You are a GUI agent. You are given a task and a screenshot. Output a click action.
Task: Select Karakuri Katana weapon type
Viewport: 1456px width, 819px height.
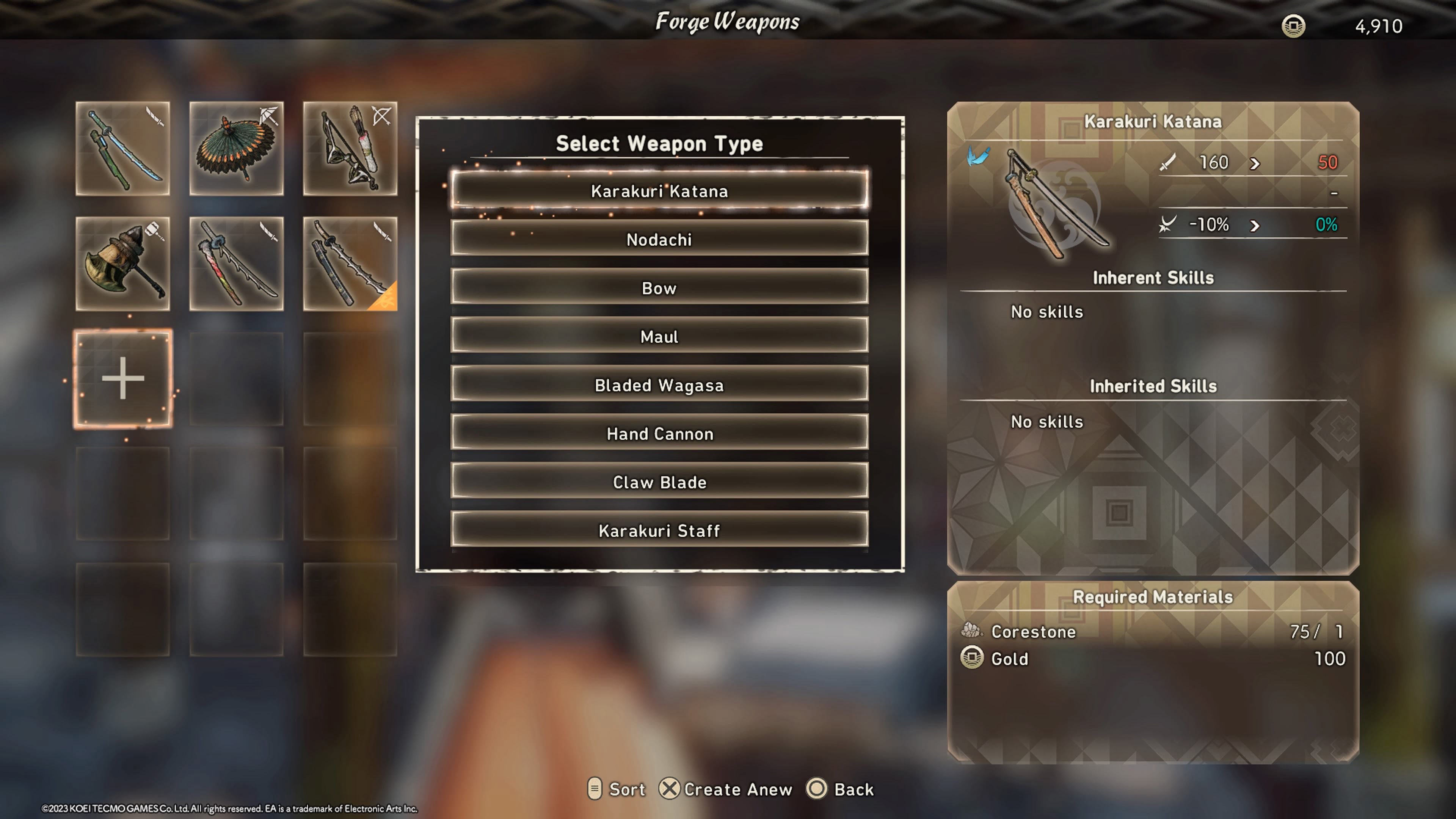(659, 191)
